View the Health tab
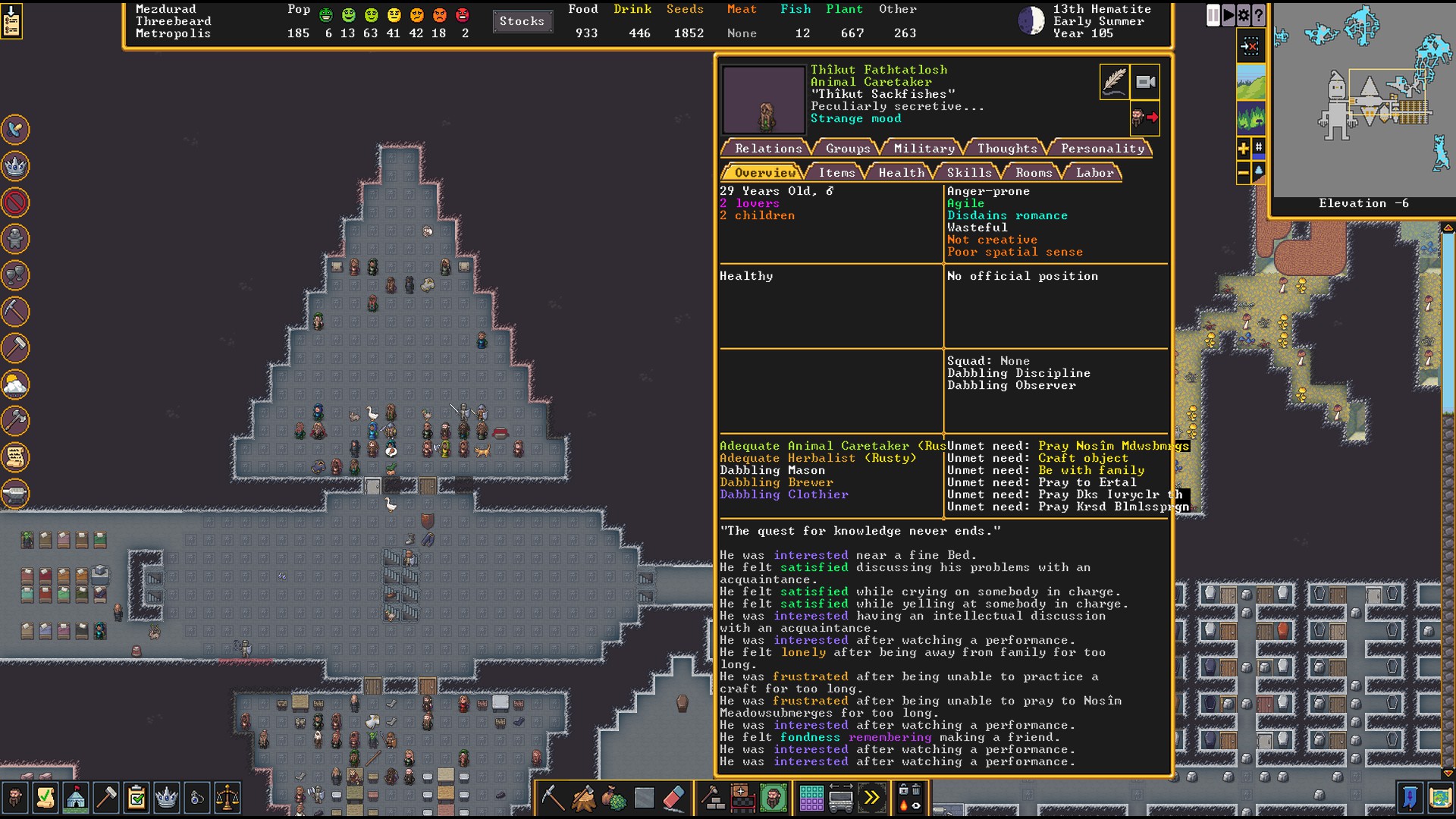The height and width of the screenshot is (819, 1456). [901, 173]
